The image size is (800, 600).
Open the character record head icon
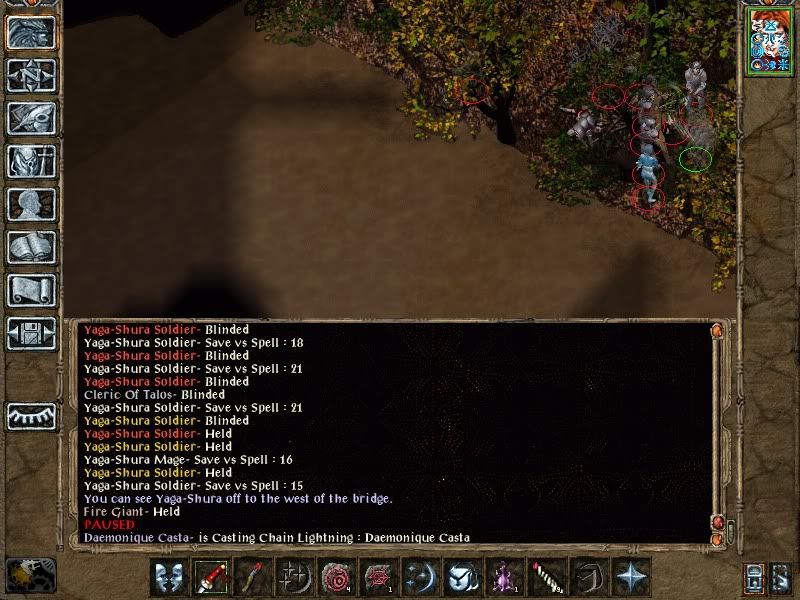coord(31,204)
